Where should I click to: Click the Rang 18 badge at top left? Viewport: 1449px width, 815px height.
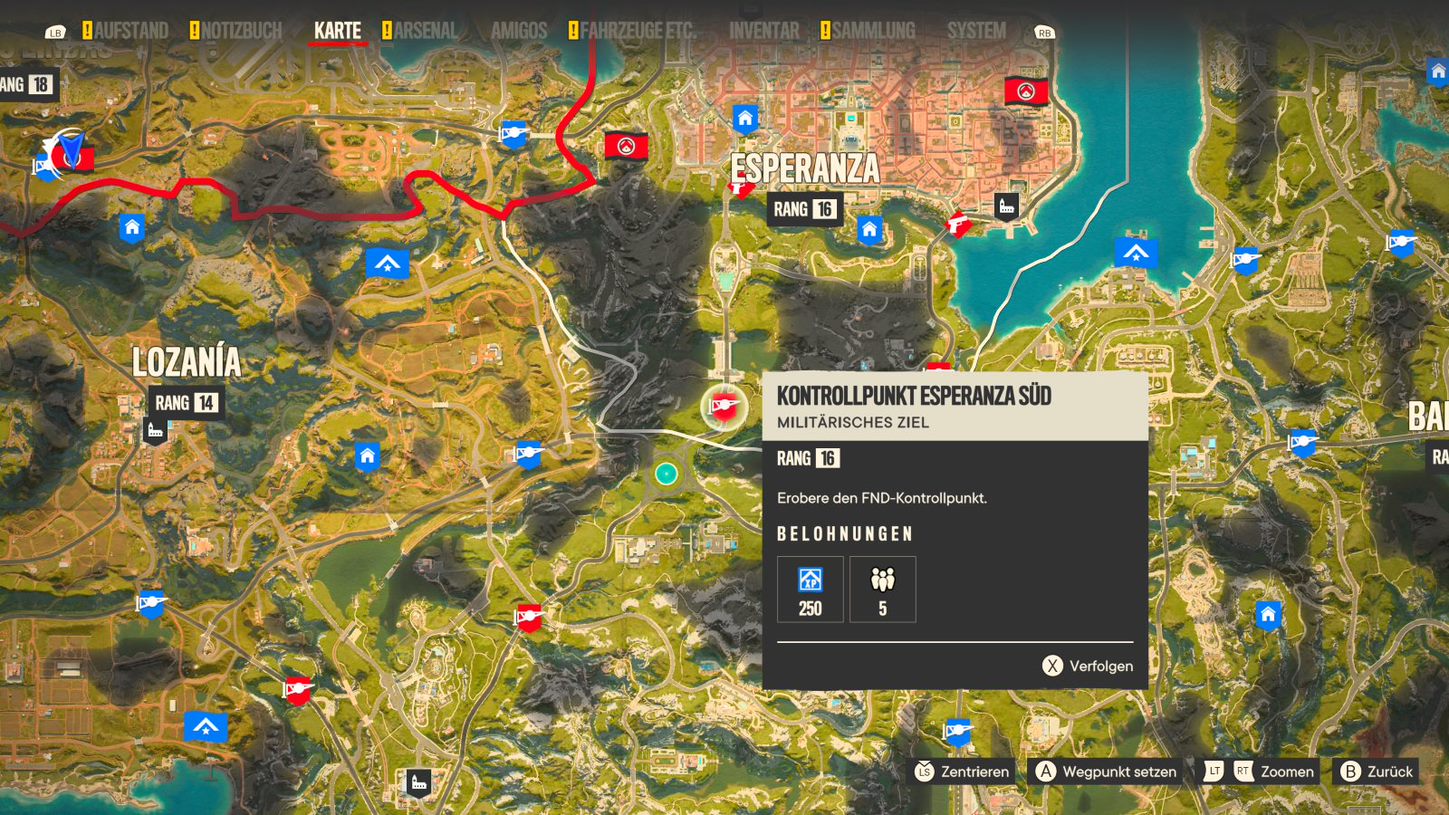[x=32, y=85]
